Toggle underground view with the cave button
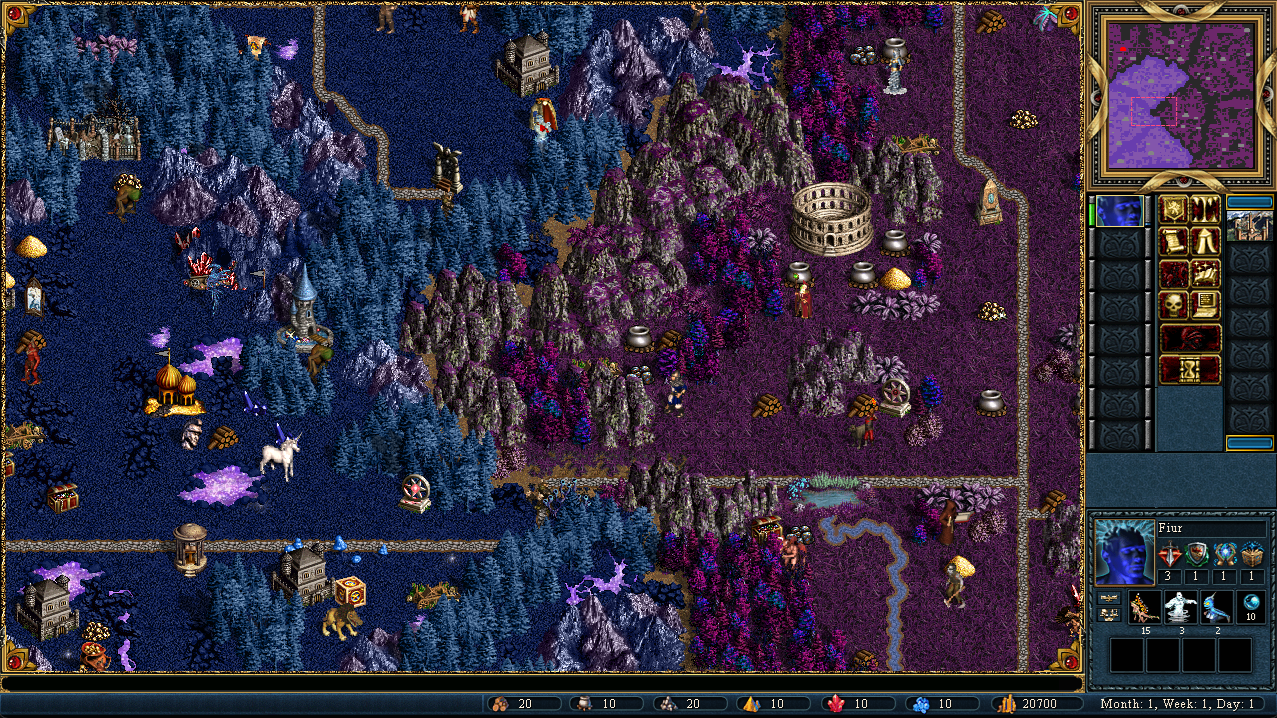1277x718 pixels. coord(1205,210)
